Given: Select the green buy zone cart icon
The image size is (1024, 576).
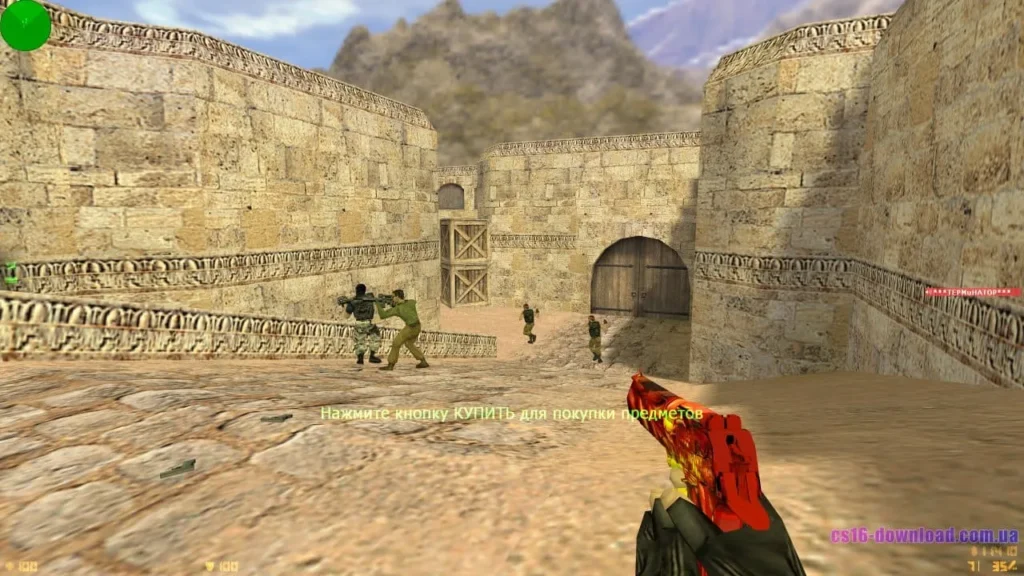Looking at the screenshot, I should (11, 272).
